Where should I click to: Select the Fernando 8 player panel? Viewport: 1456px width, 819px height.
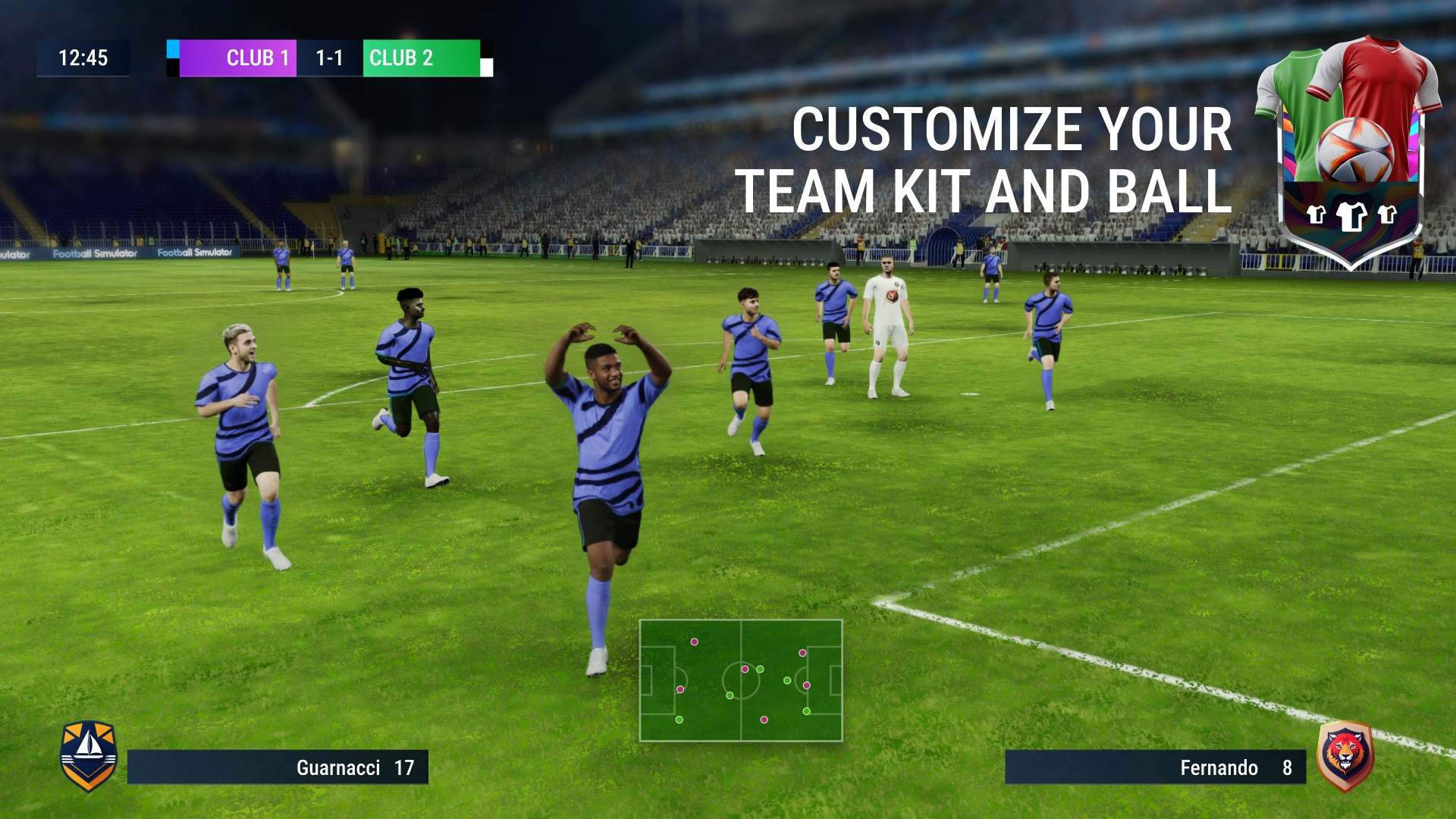(1155, 767)
